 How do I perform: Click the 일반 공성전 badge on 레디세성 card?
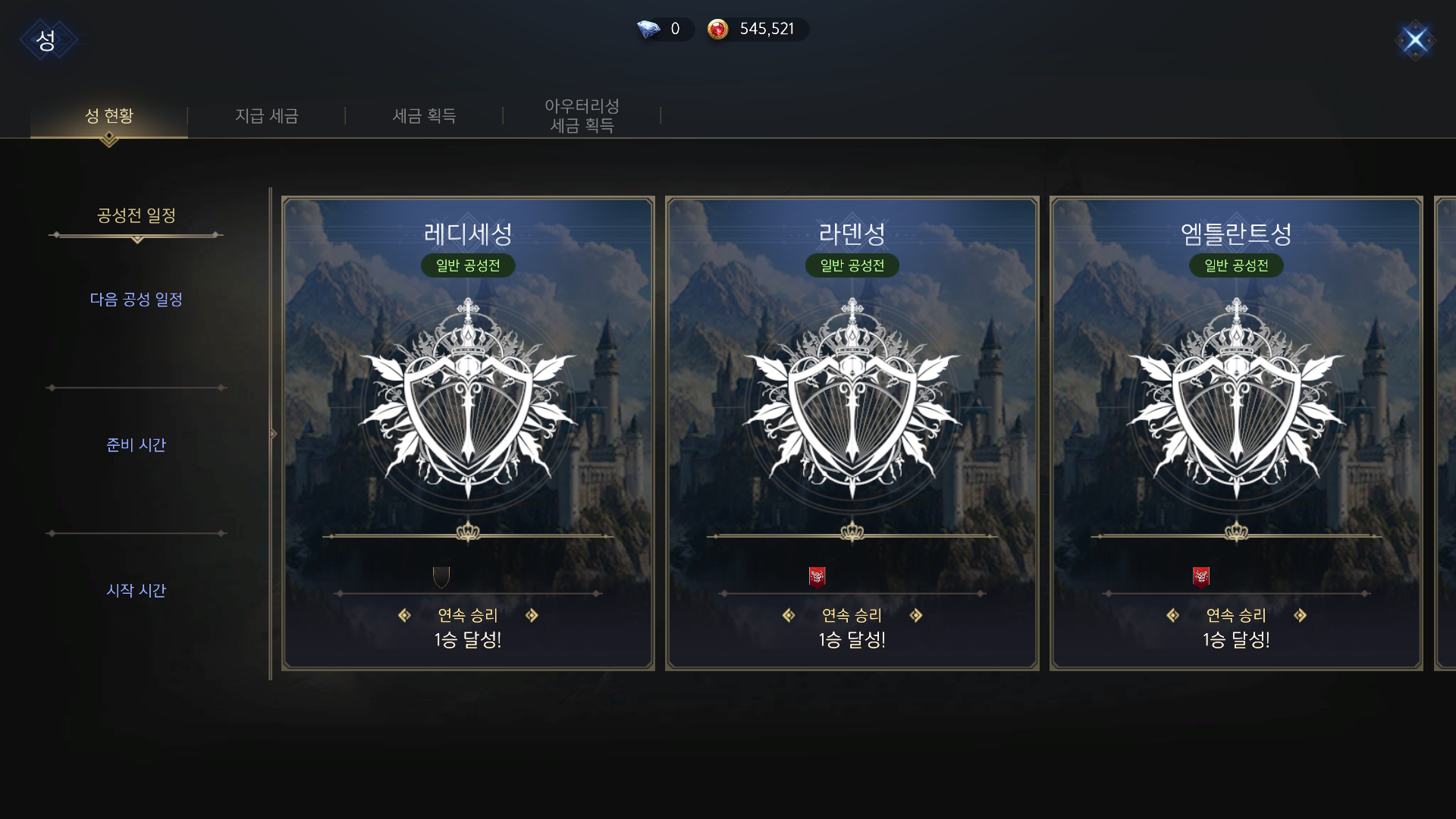point(468,266)
